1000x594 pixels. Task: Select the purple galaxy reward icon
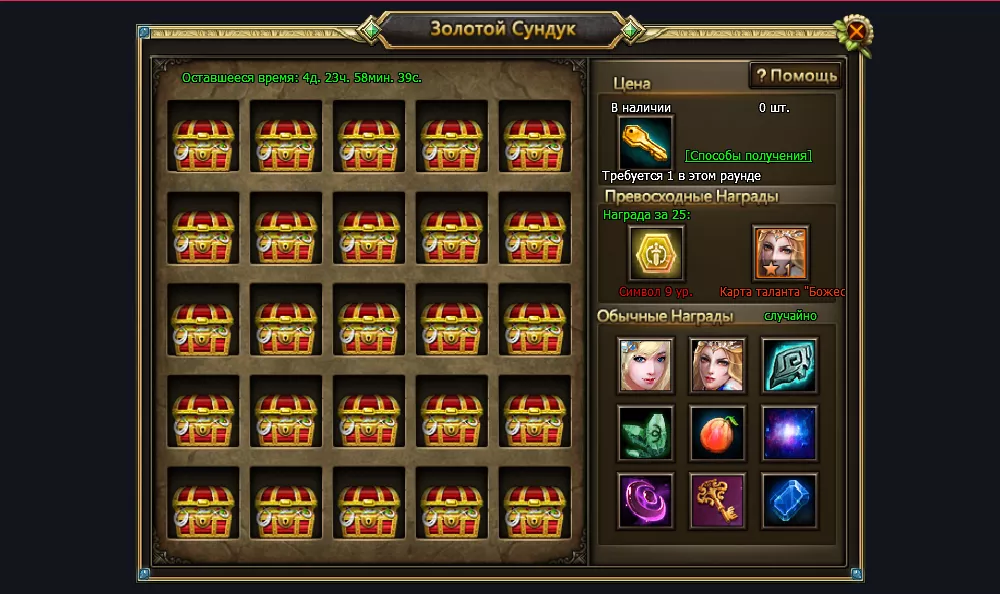click(x=789, y=433)
